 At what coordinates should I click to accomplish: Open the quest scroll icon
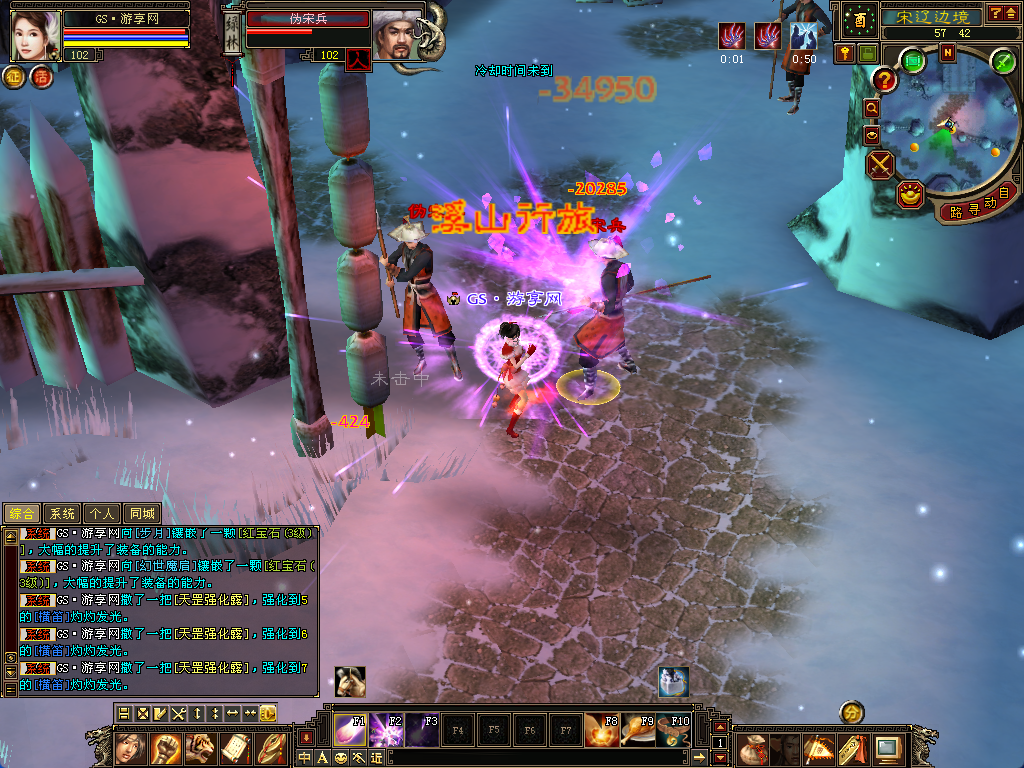click(235, 748)
